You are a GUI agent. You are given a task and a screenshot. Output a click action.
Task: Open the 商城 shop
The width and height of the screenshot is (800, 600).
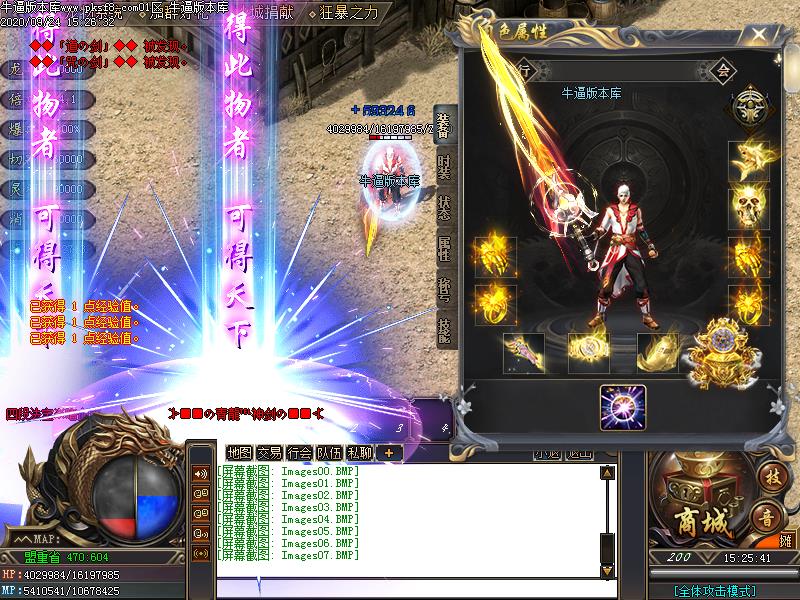(x=696, y=520)
